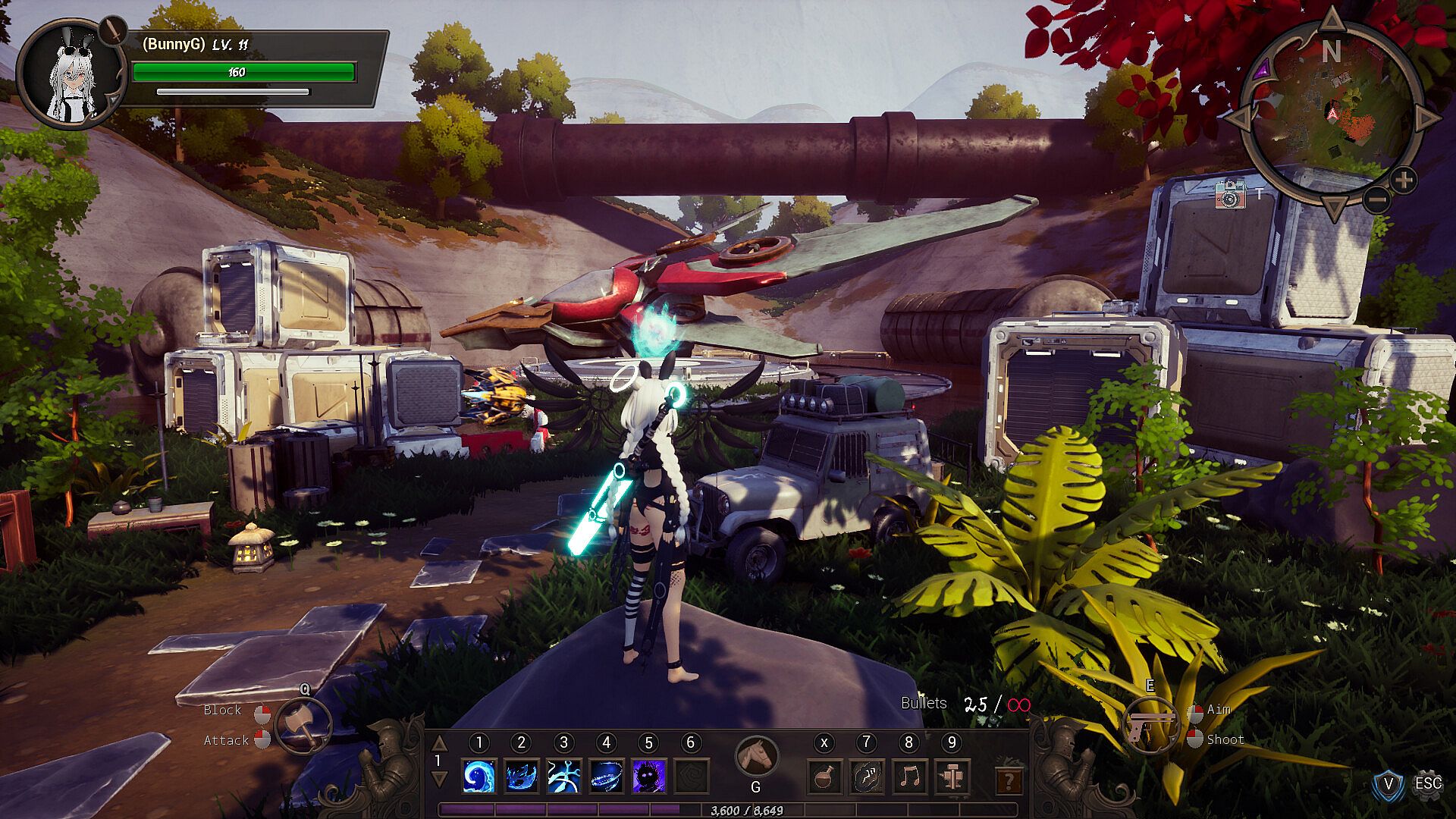Use the potion flask slot
The width and height of the screenshot is (1456, 819).
click(x=824, y=777)
